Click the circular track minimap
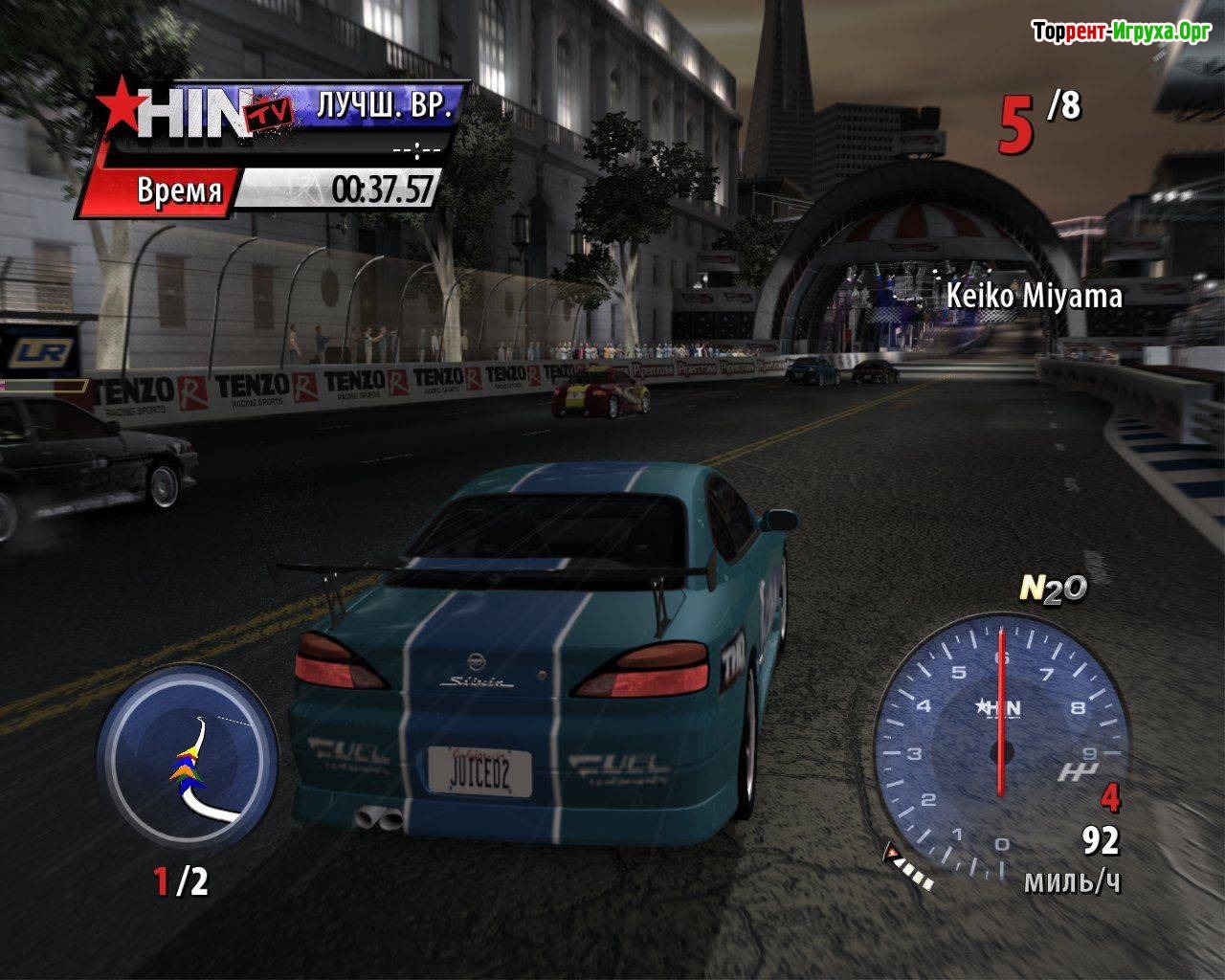This screenshot has width=1225, height=980. (189, 753)
